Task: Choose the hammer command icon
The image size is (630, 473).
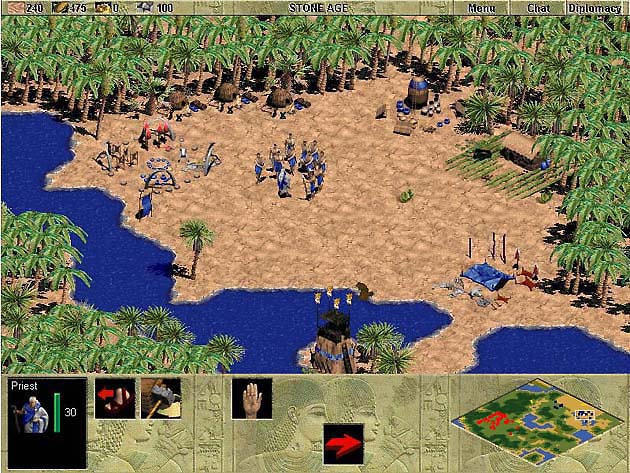Action: click(160, 397)
